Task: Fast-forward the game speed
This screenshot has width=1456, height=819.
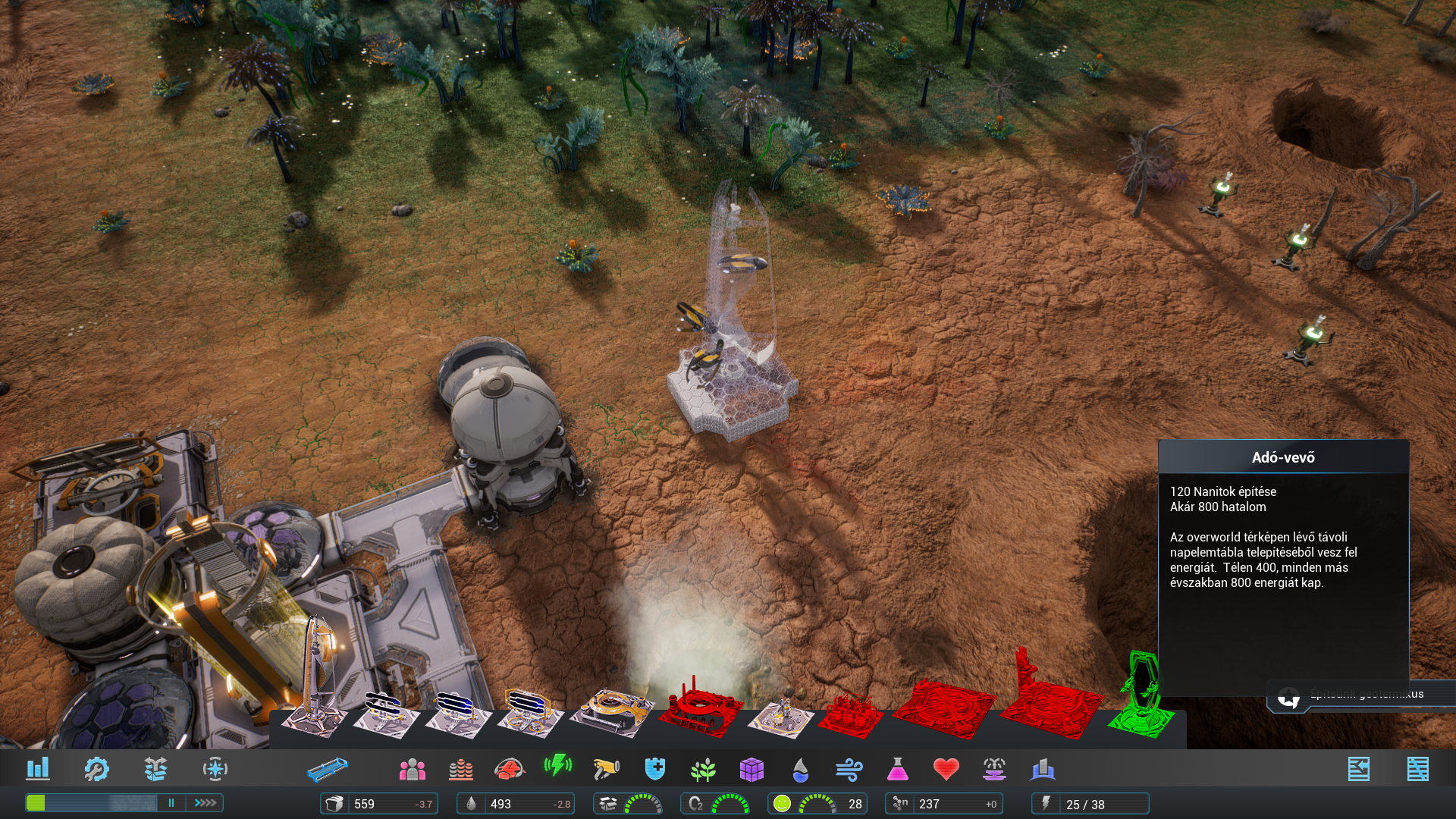Action: [205, 802]
